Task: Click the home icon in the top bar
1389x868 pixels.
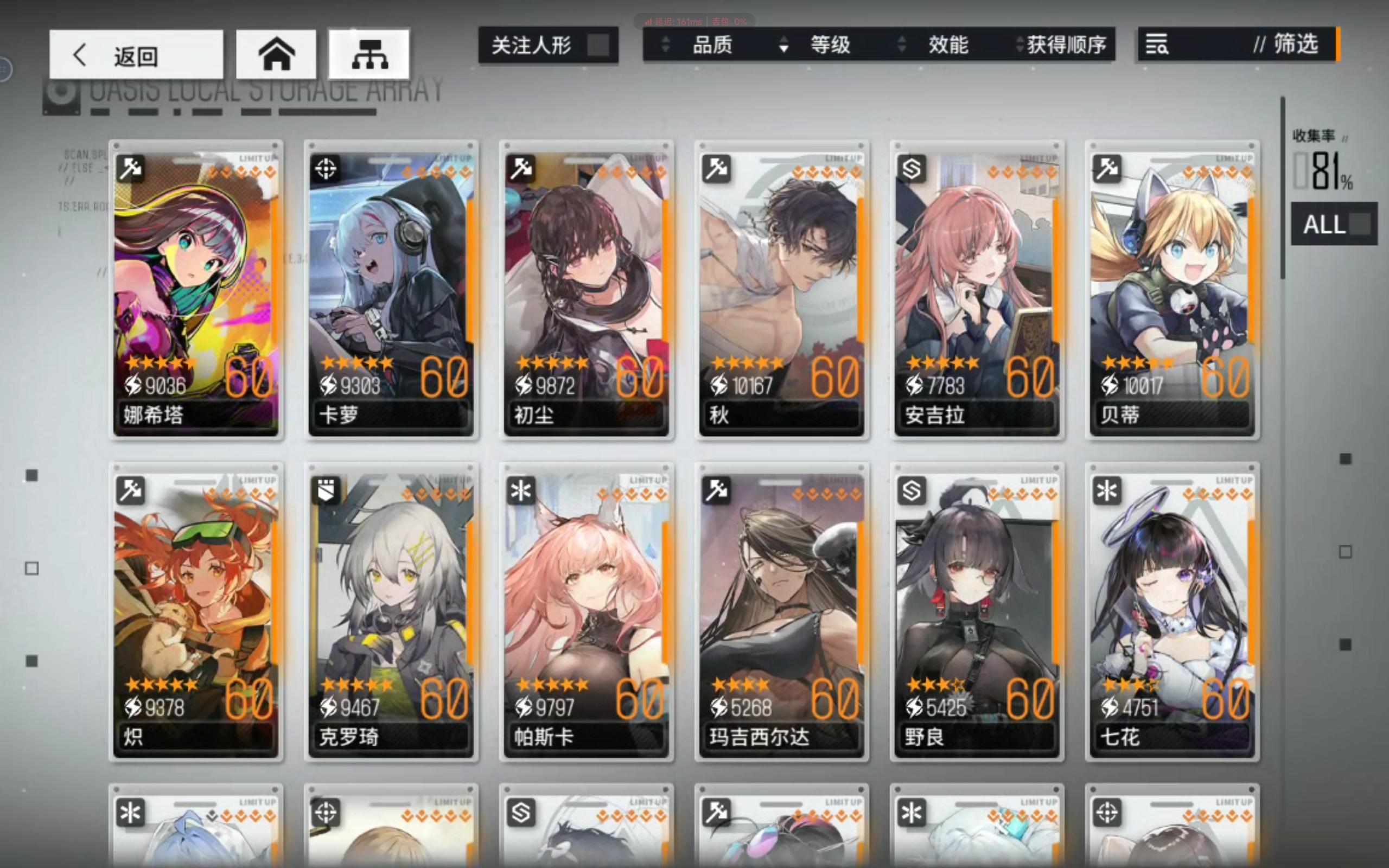Action: pos(276,54)
